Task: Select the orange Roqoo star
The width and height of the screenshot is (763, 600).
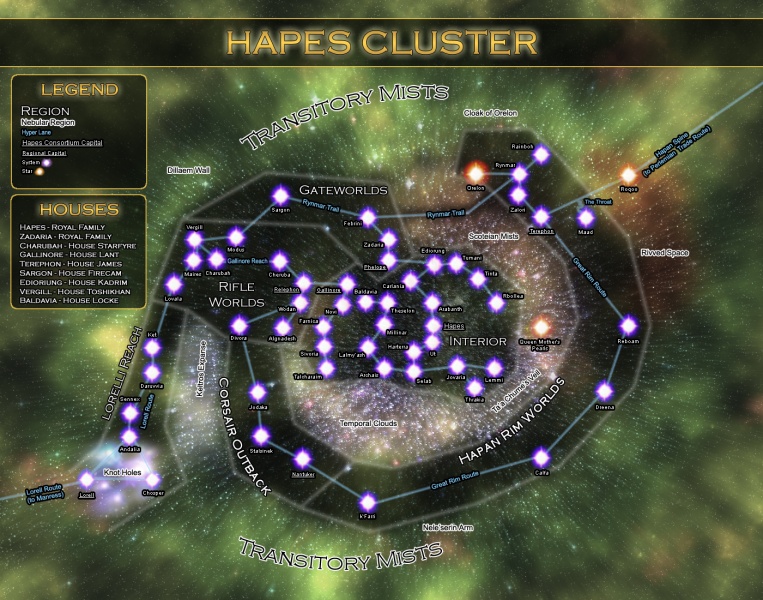Action: tap(629, 175)
